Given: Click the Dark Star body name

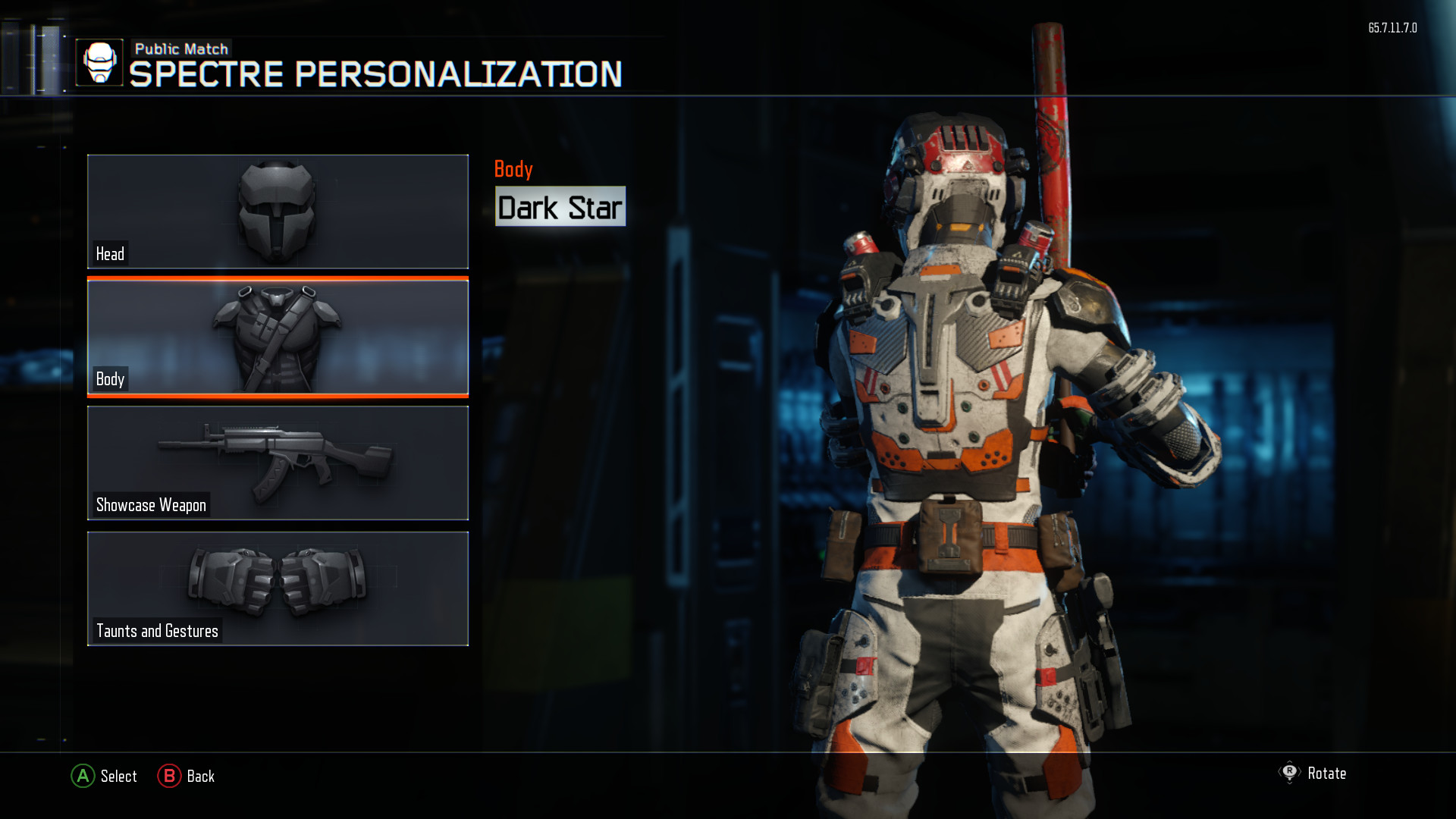Looking at the screenshot, I should click(560, 207).
